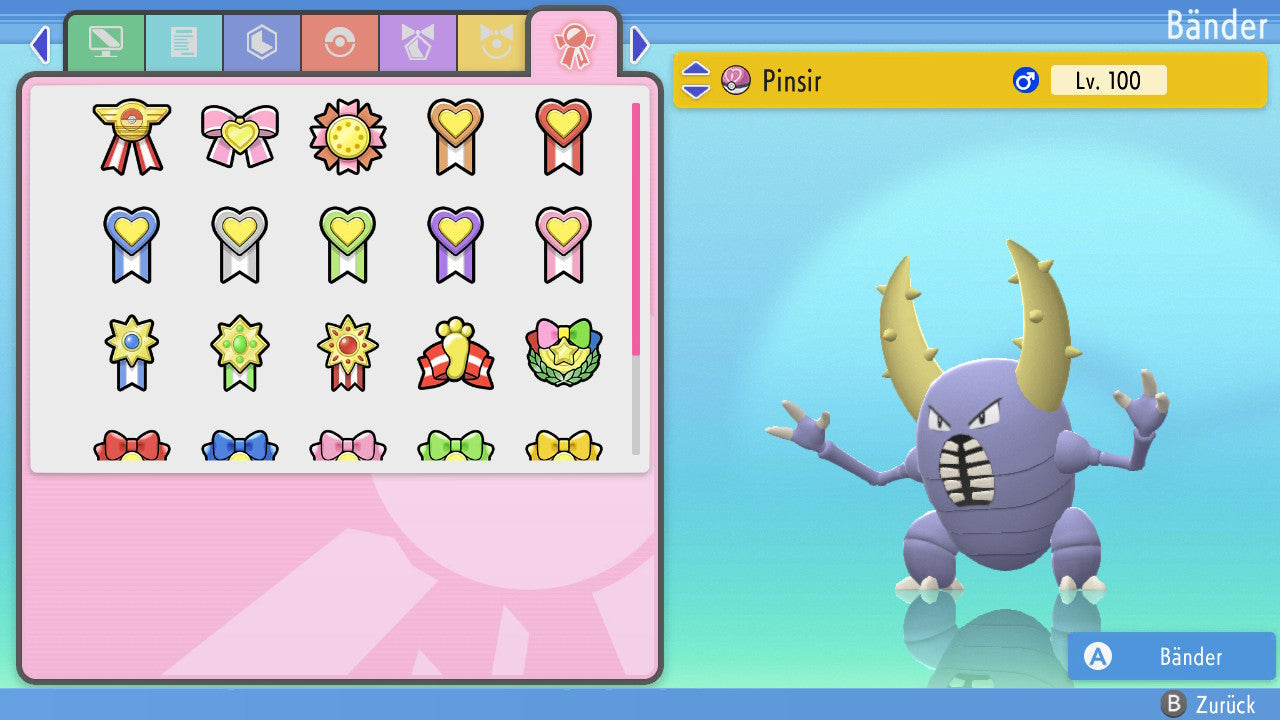Open the yellow face tab

pyautogui.click(x=492, y=43)
